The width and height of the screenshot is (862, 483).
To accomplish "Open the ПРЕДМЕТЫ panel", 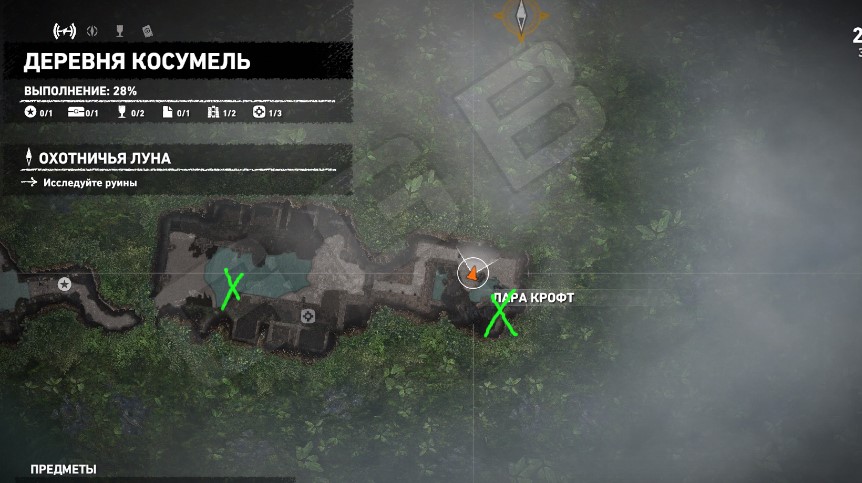I will (63, 469).
